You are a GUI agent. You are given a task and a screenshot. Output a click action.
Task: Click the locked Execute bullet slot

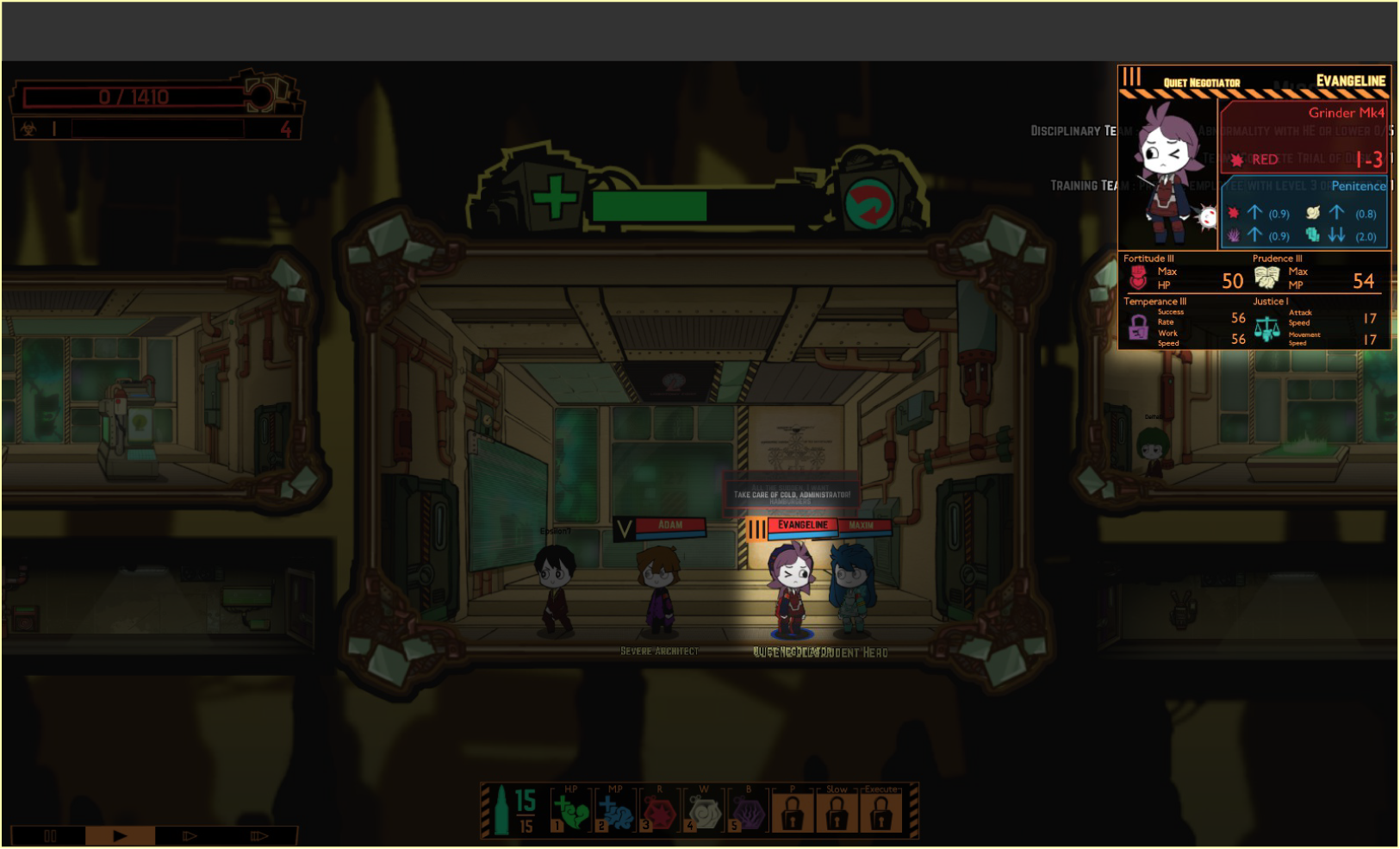[880, 811]
